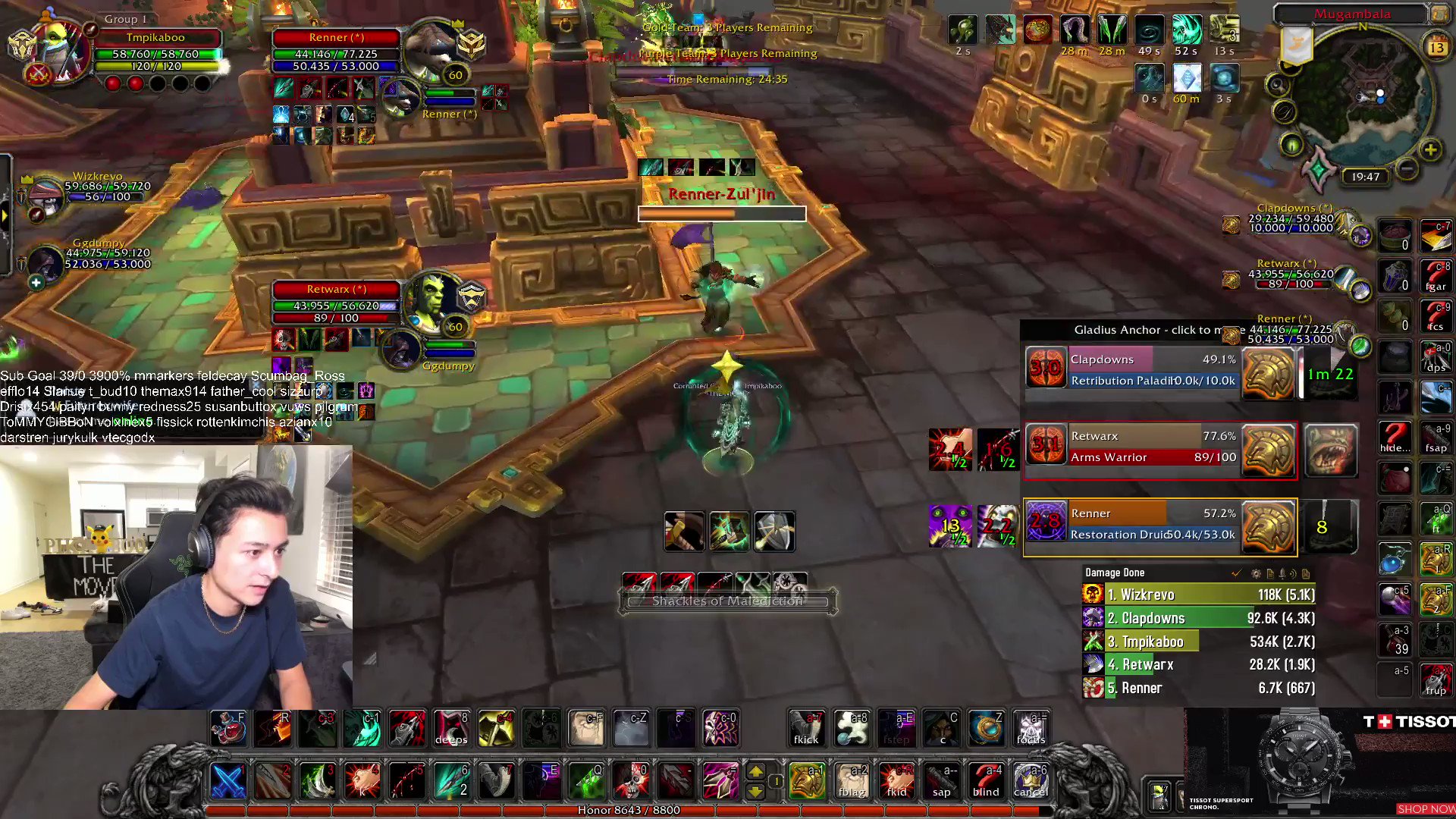Screen dimensions: 1456x819
Task: Click the zoom-in plus icon on the minimap
Action: point(1432,149)
